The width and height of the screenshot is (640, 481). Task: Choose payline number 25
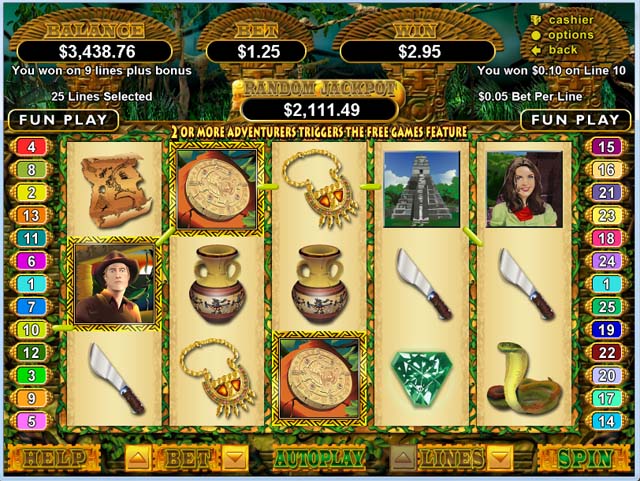coord(606,306)
